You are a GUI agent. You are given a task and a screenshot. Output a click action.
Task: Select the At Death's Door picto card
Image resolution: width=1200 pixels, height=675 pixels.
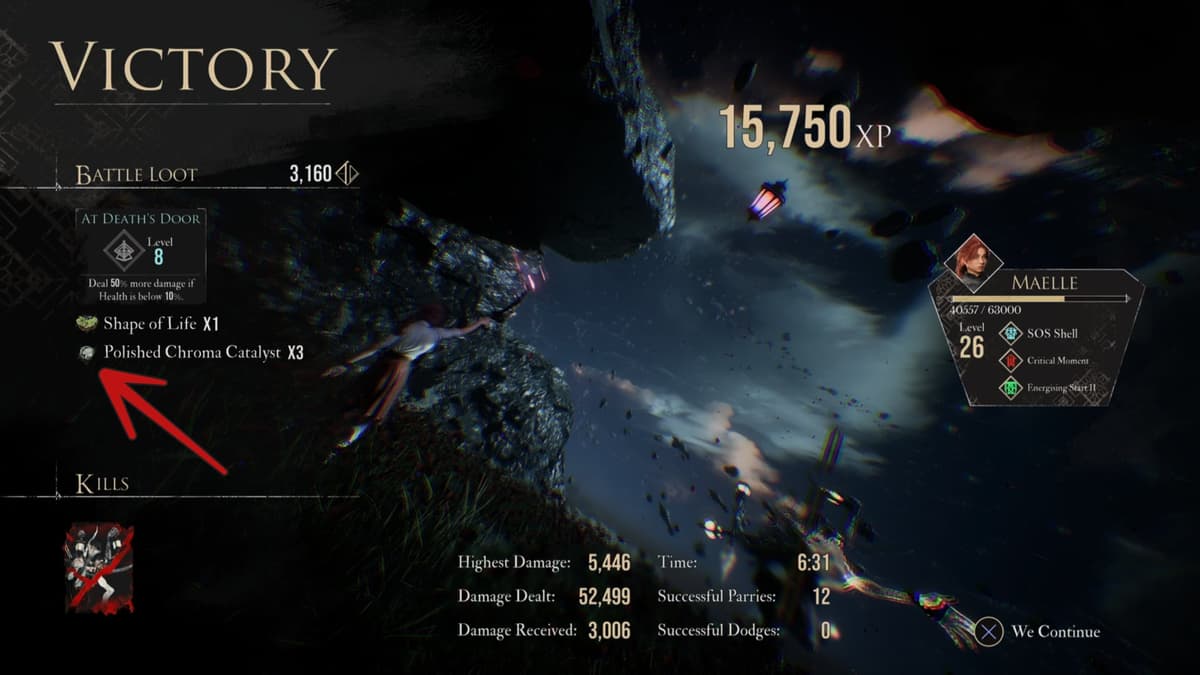(x=141, y=255)
